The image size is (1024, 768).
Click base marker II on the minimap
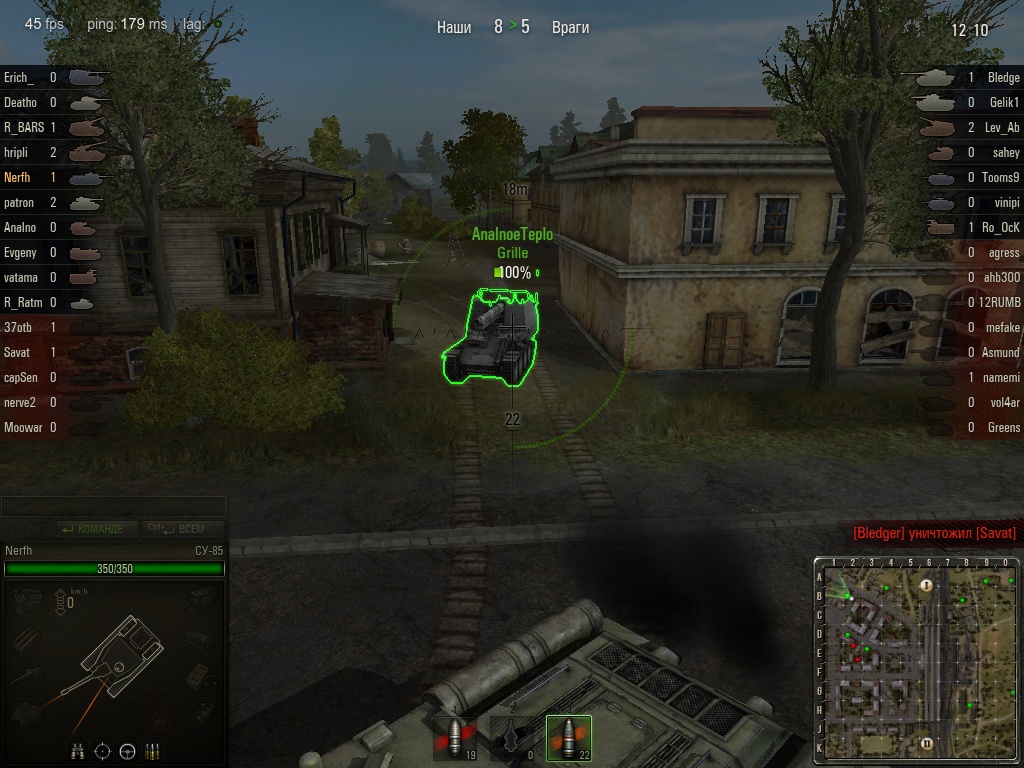coord(927,743)
